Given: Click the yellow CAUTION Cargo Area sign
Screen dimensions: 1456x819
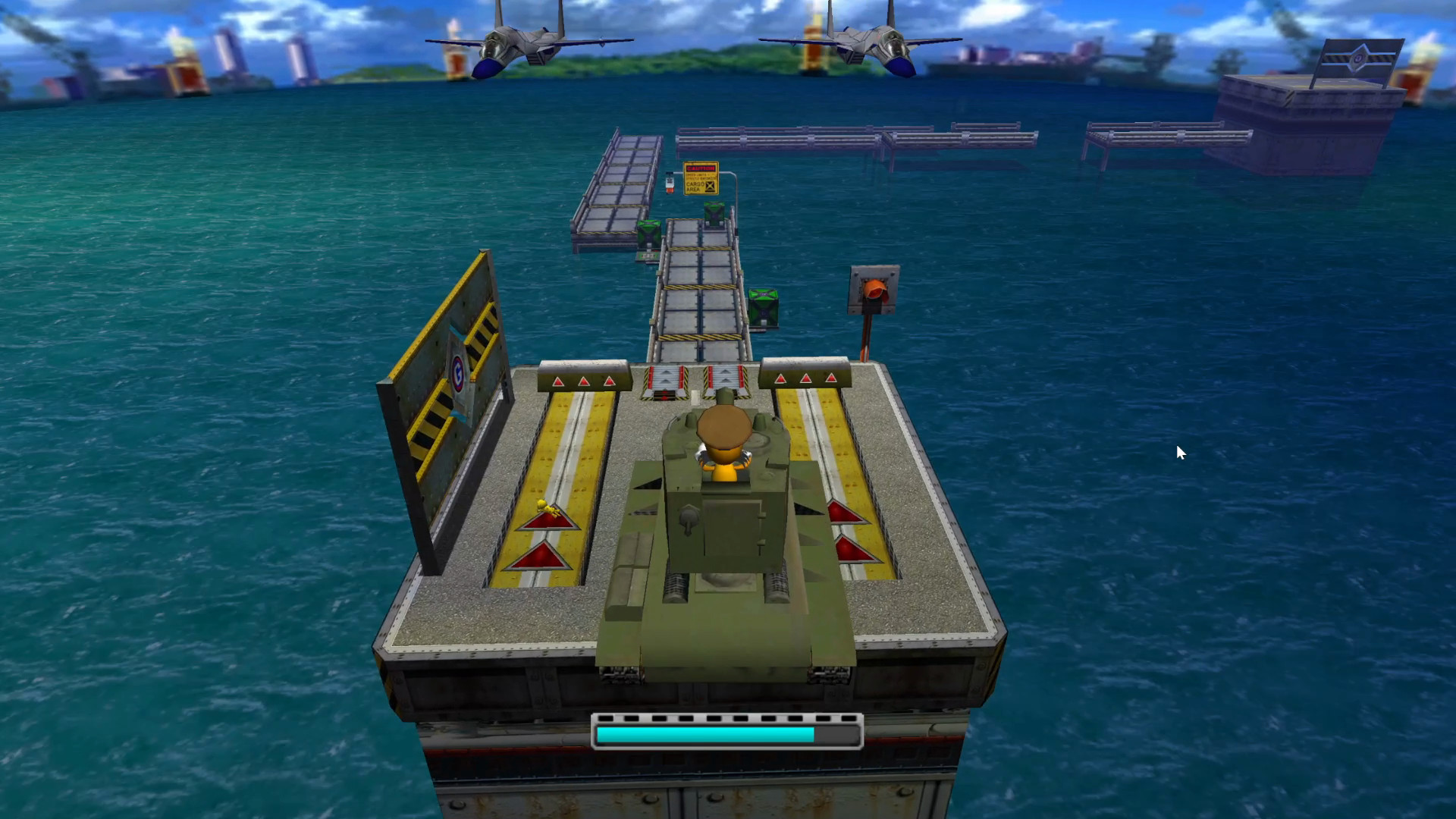Looking at the screenshot, I should [701, 177].
